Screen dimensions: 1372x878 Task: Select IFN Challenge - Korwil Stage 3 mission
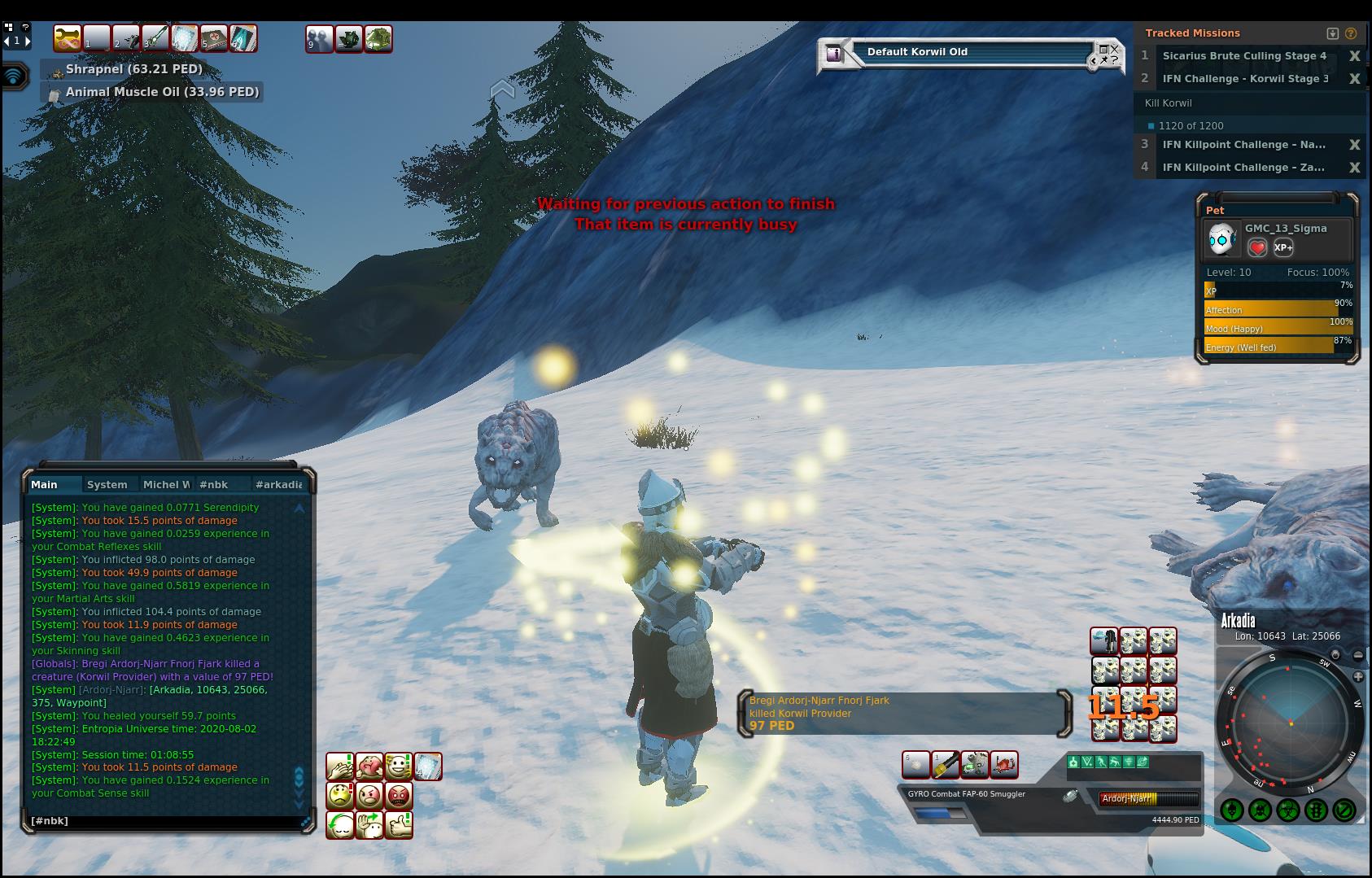(1245, 79)
